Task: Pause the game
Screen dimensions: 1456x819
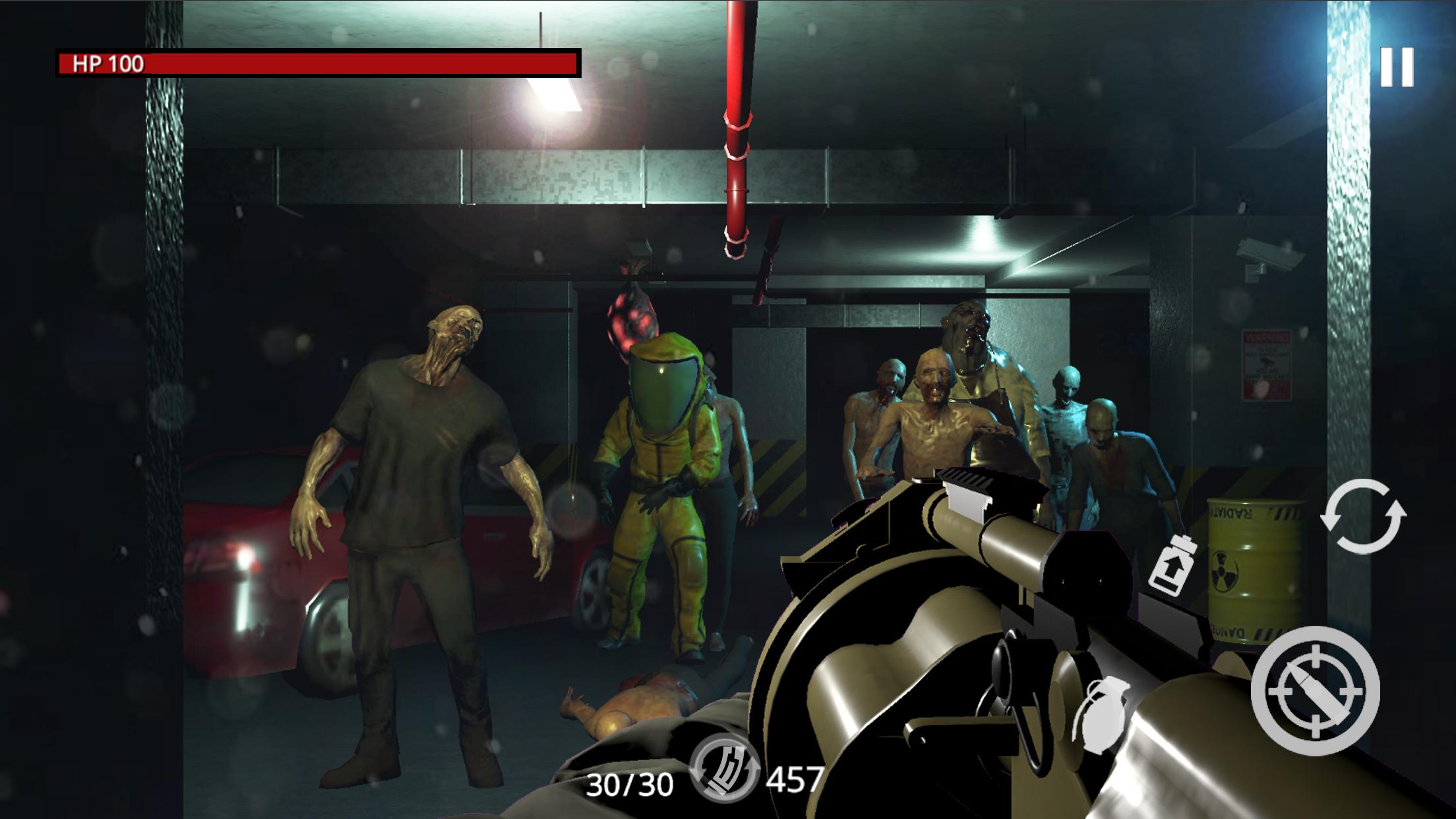Action: (x=1397, y=67)
